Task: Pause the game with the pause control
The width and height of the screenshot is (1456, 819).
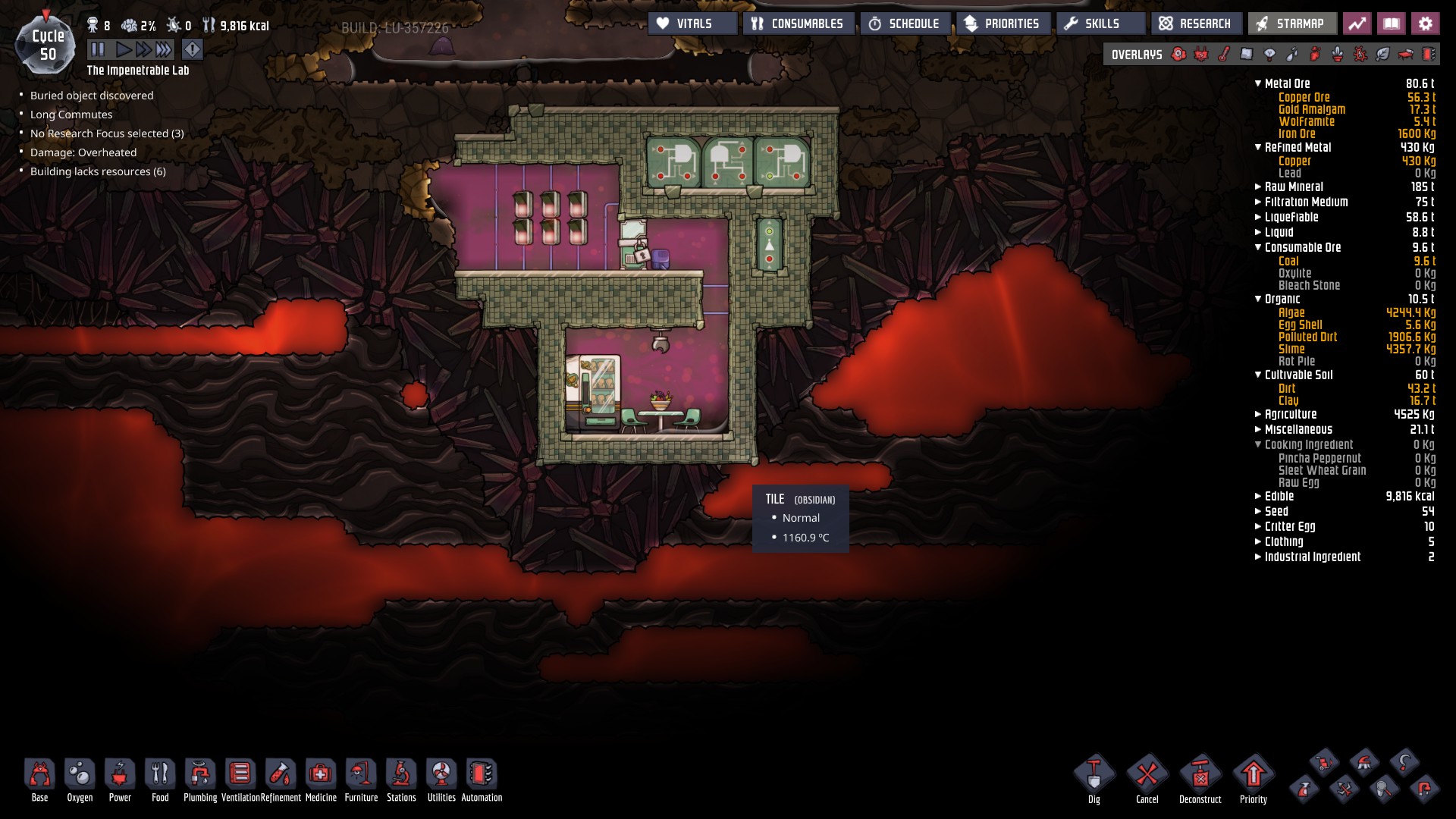Action: tap(99, 49)
